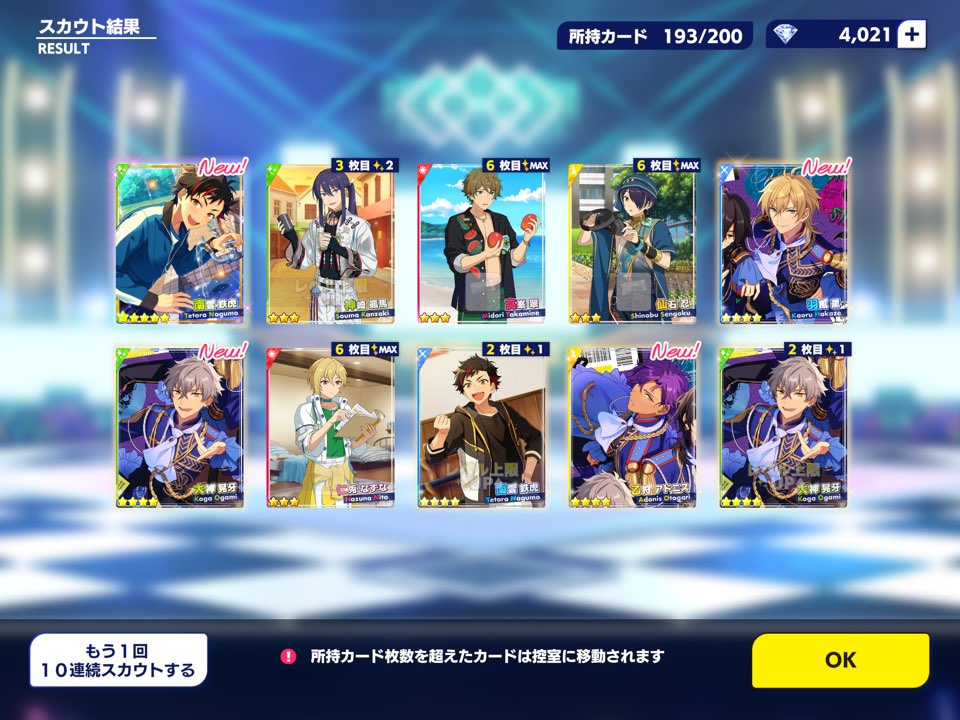Viewport: 960px width, 720px height.
Task: Choose the Midori Takamine card
Action: tap(482, 243)
